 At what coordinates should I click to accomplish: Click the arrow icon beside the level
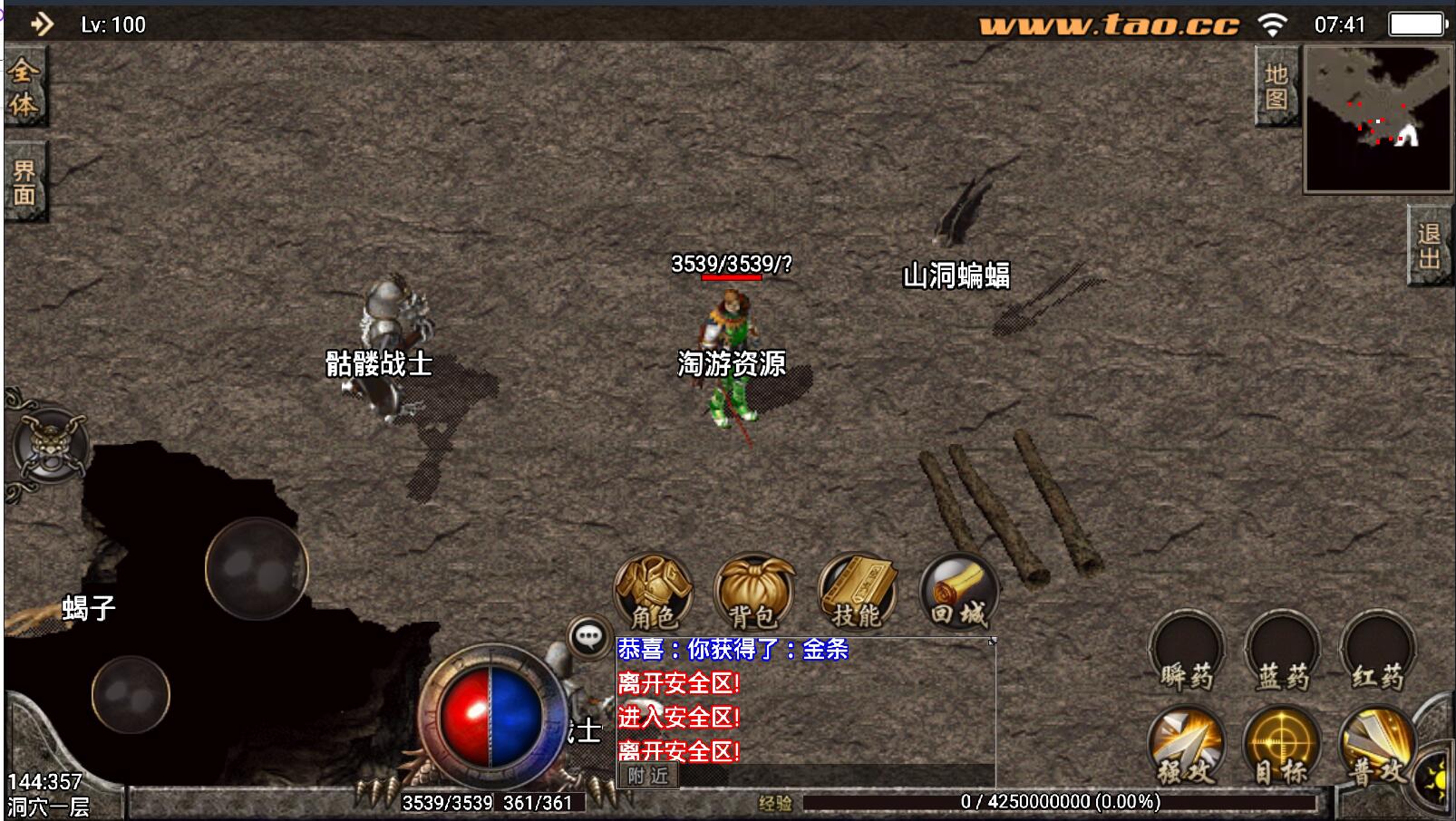point(41,24)
